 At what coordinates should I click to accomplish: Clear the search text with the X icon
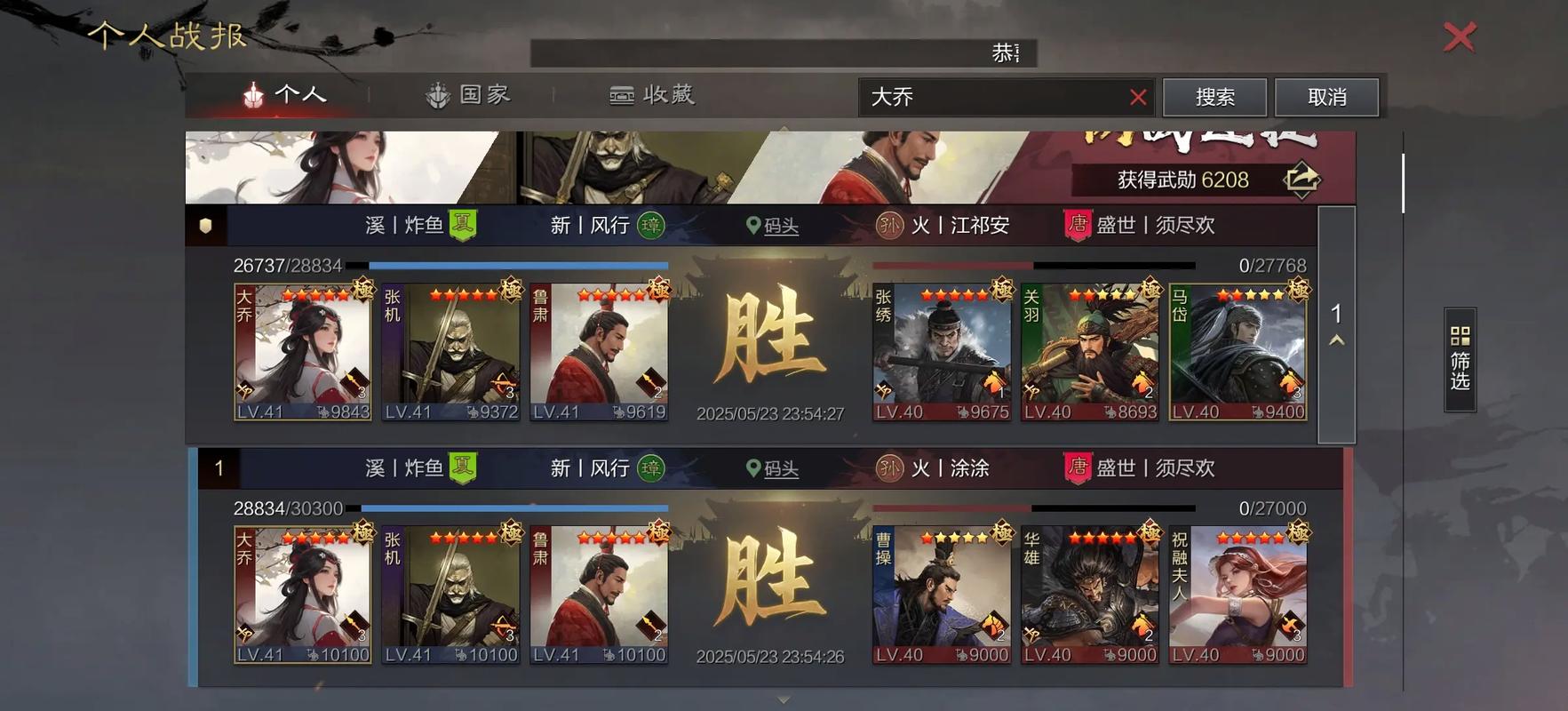1137,97
